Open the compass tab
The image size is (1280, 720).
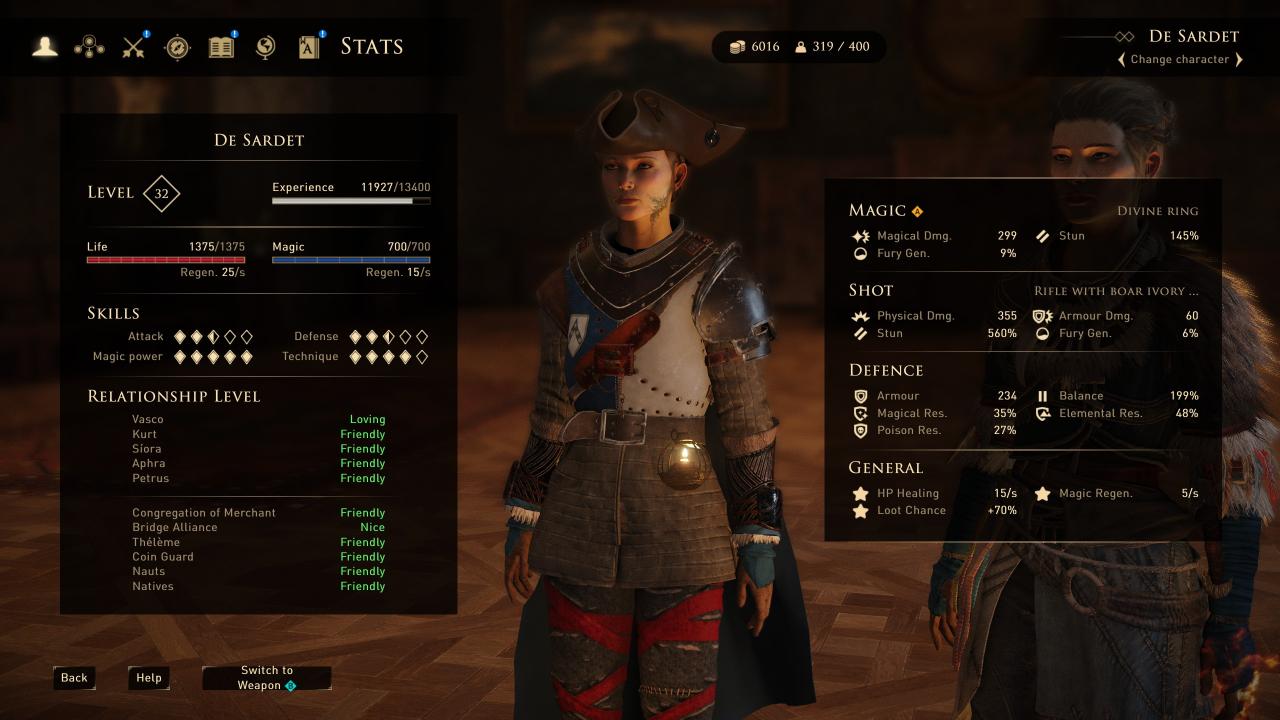click(177, 46)
